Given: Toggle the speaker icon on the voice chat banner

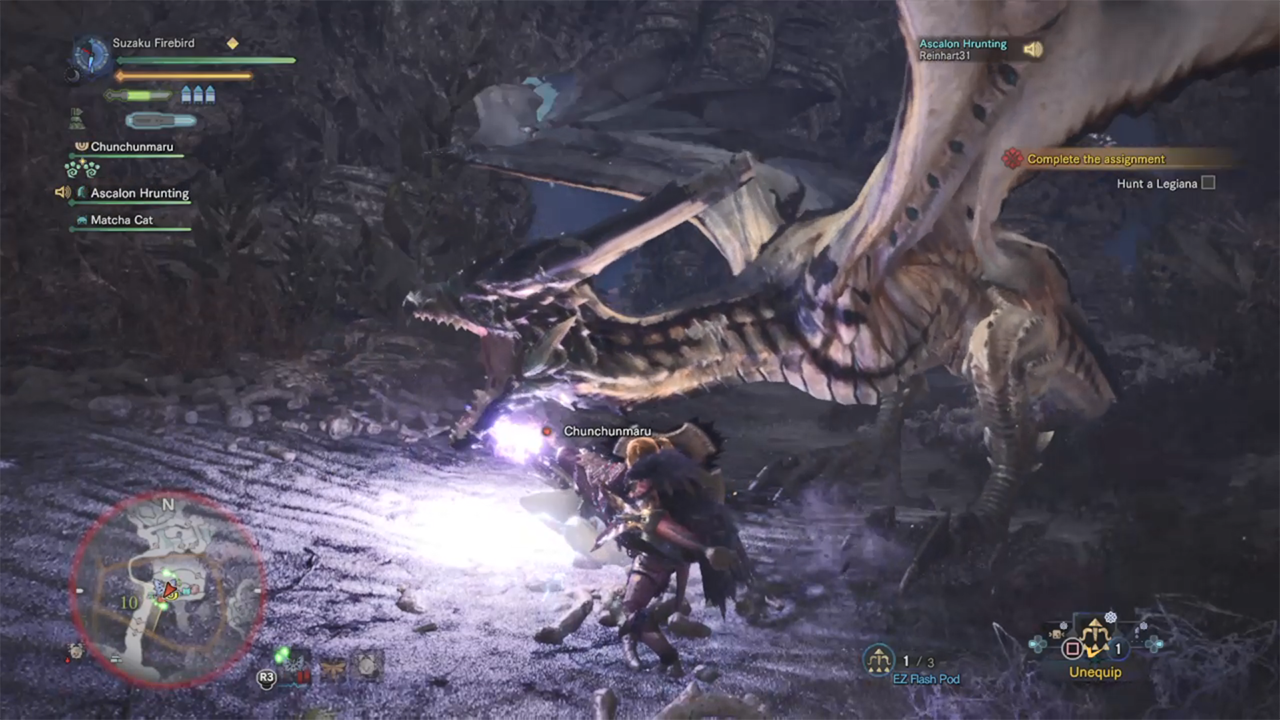Looking at the screenshot, I should 1032,49.
